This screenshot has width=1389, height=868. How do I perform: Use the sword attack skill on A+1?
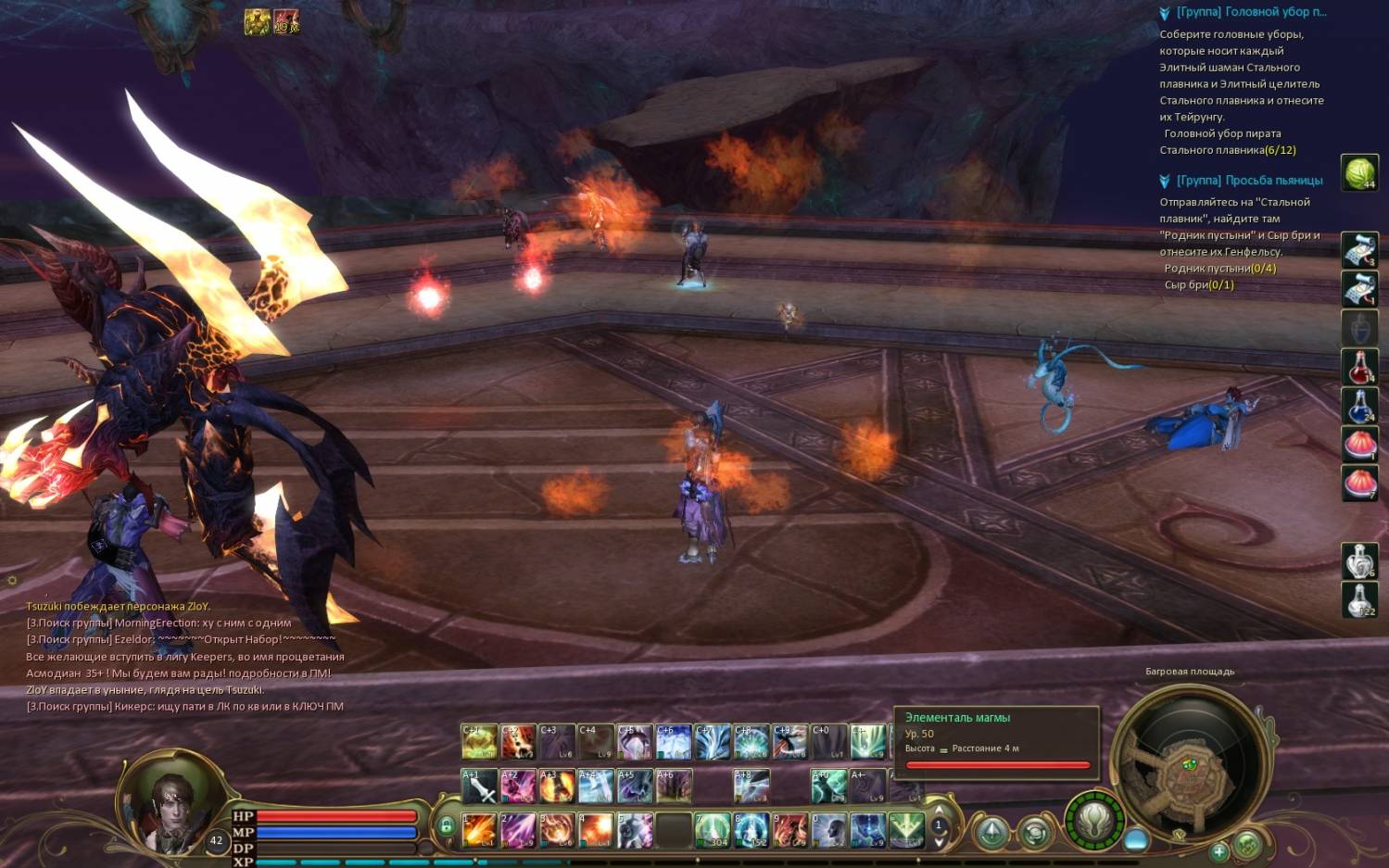click(x=479, y=786)
